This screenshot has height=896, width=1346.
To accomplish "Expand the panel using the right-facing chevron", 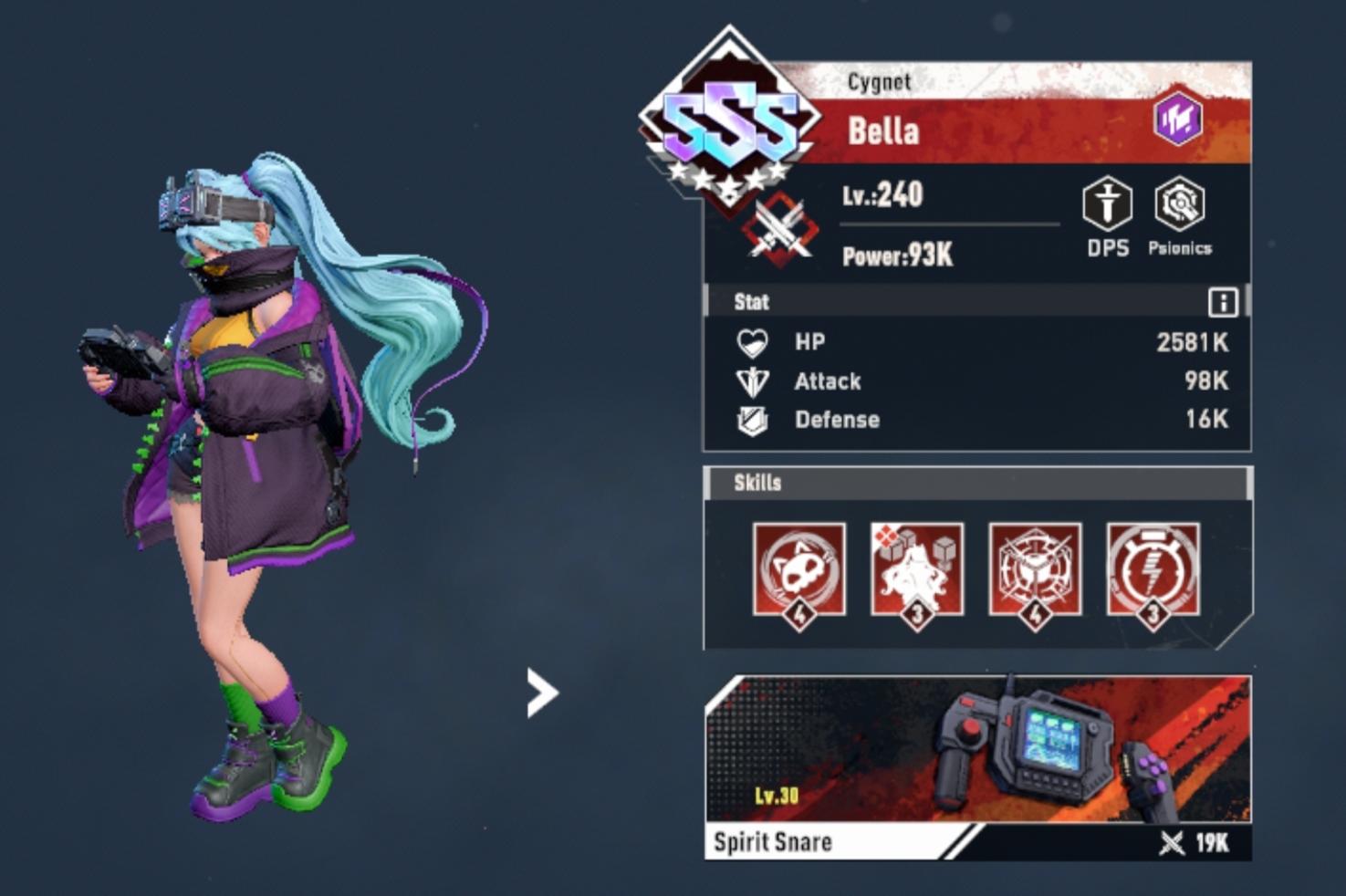I will (540, 692).
